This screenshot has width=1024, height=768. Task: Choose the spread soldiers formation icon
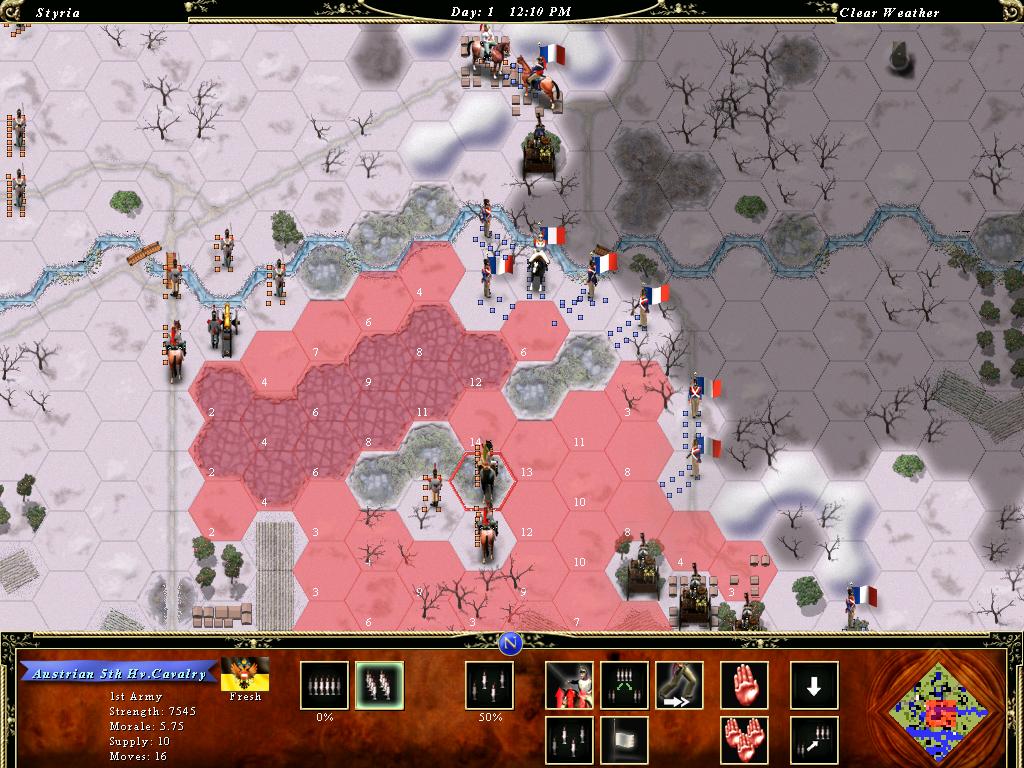[569, 740]
